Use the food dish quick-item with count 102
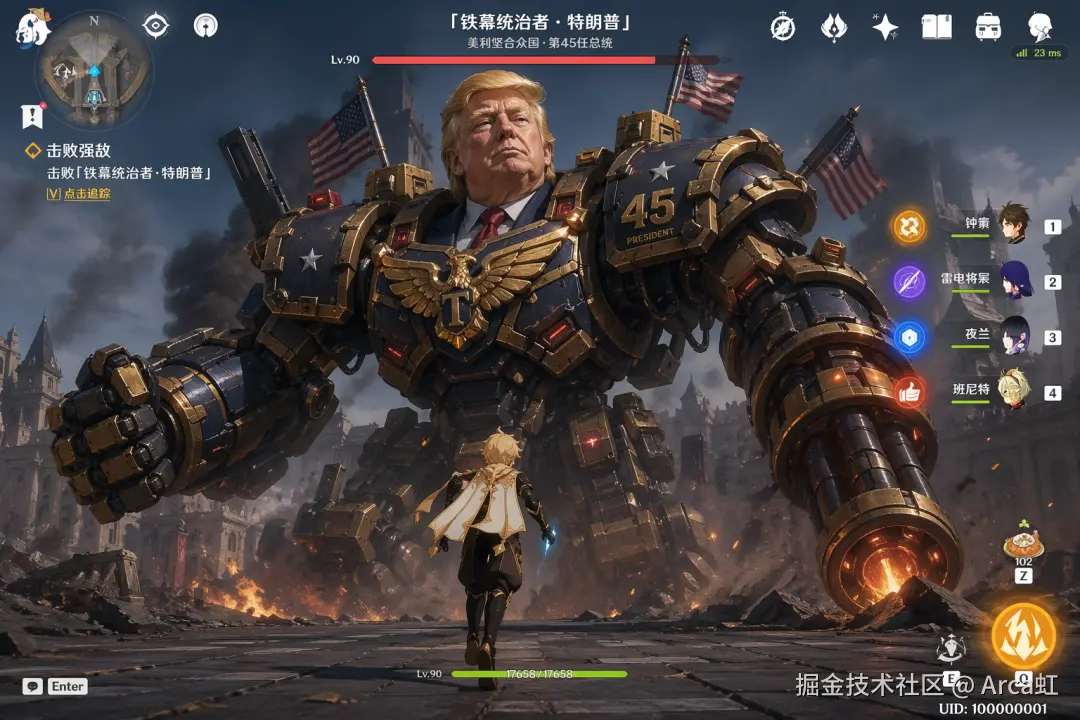1080x720 pixels. (1024, 545)
